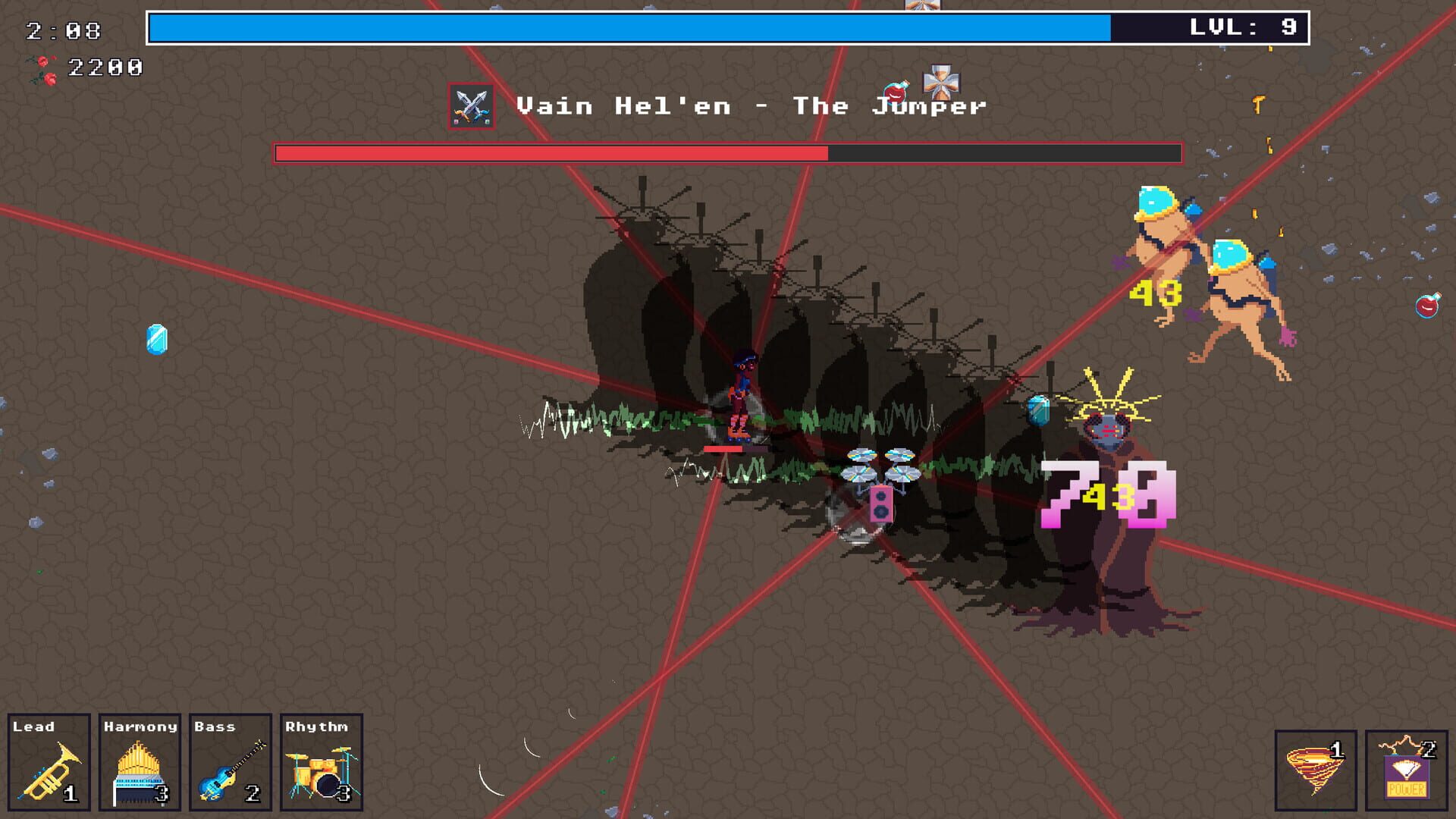
Task: Click the 2:08 match timer
Action: tap(62, 32)
